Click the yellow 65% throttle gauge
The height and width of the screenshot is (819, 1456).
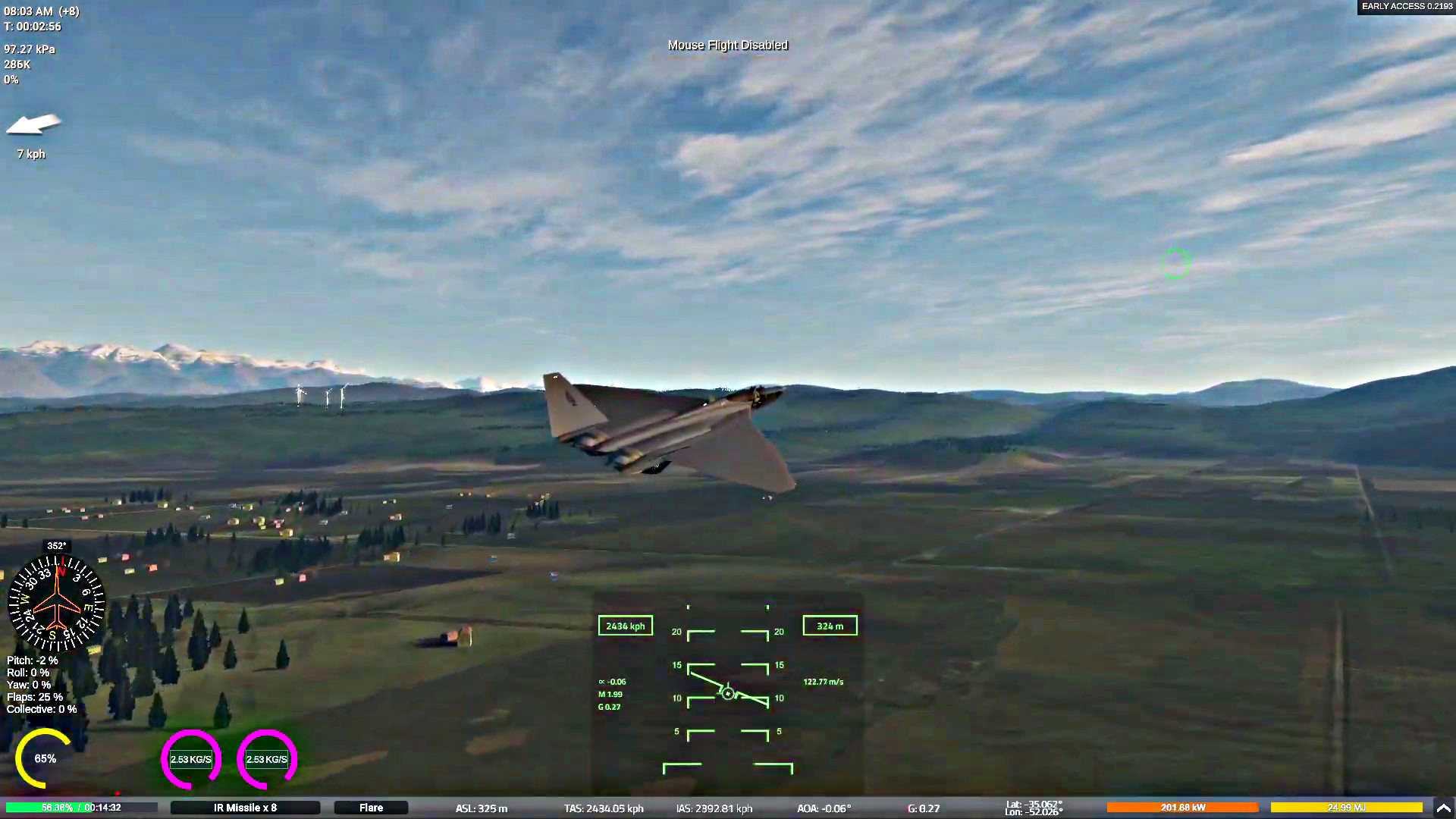tap(44, 758)
